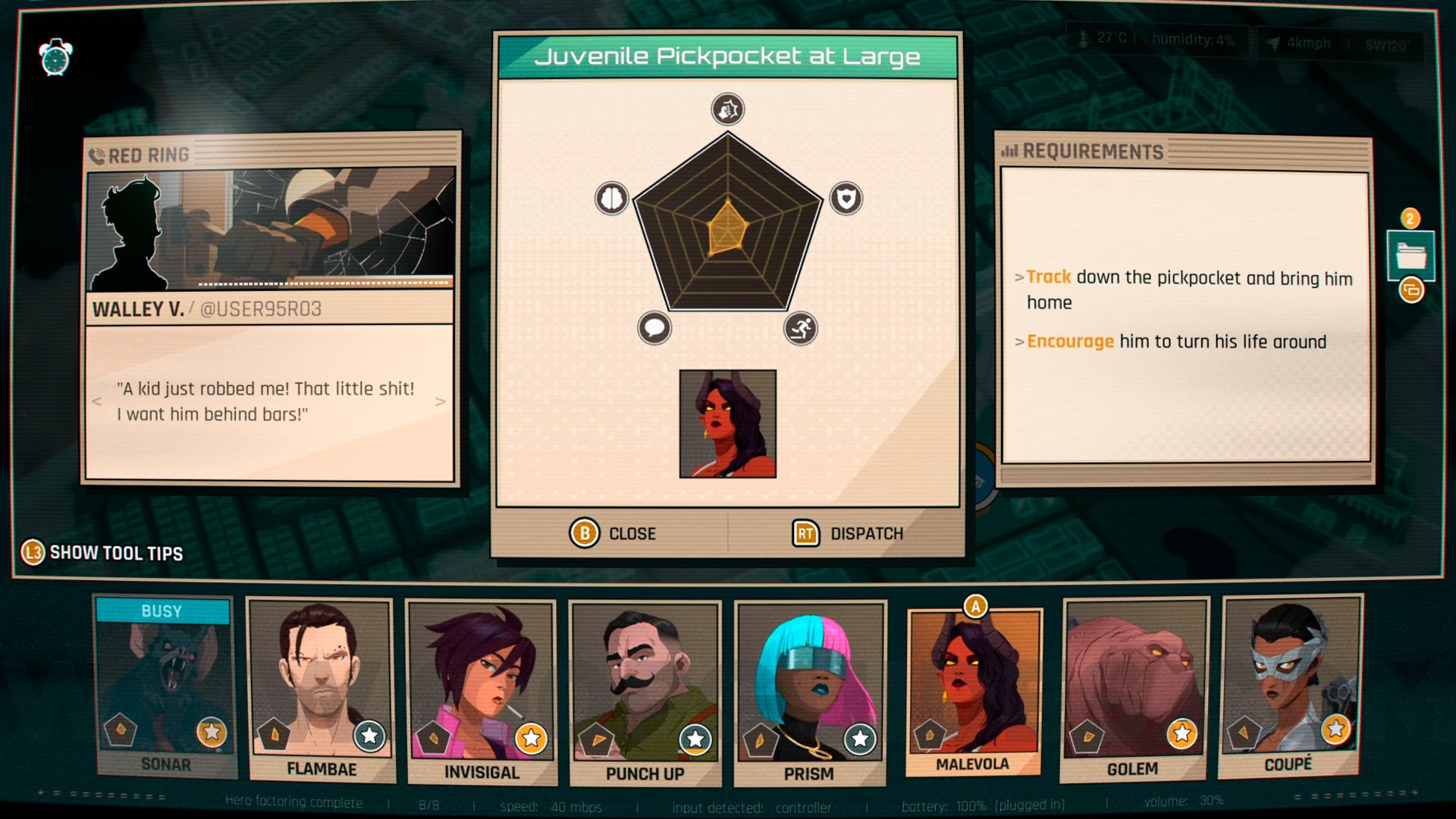Screen dimensions: 1456x819
Task: Click the brain stat icon on pentagon
Action: click(611, 199)
